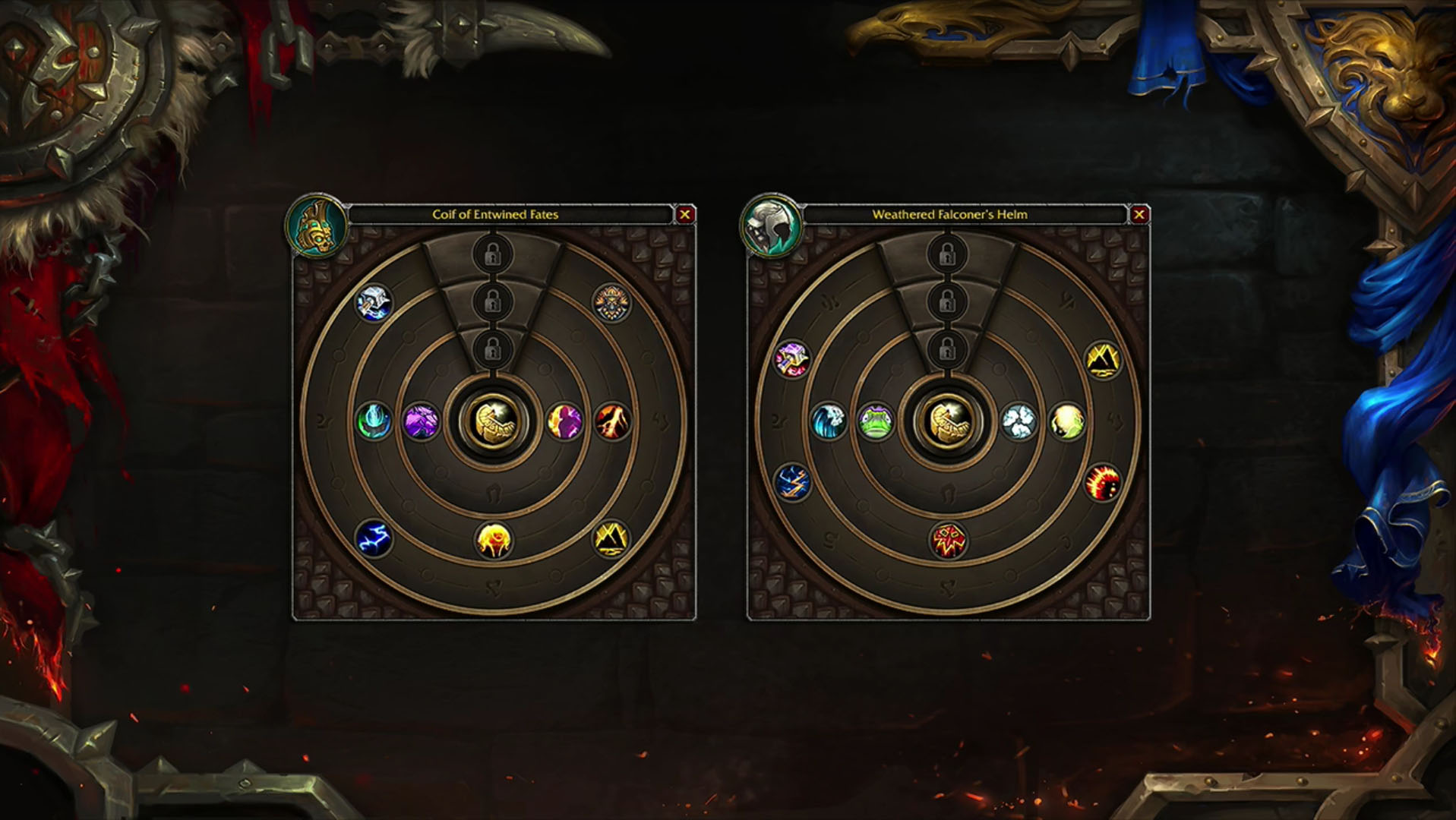
Task: Pick the blue wave trait on Falconer's Helm
Action: [x=828, y=421]
